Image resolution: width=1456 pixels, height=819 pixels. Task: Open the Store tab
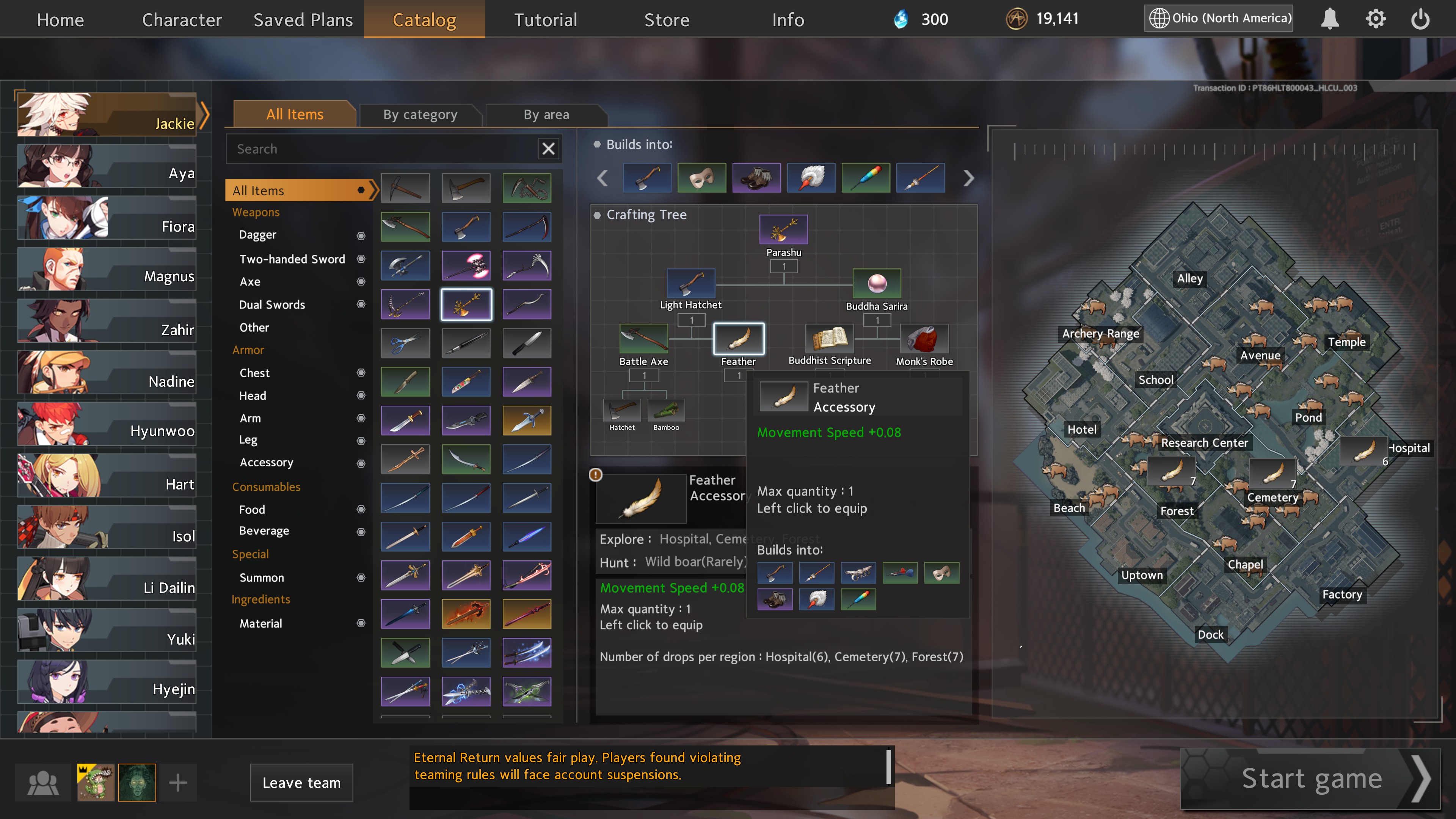667,20
